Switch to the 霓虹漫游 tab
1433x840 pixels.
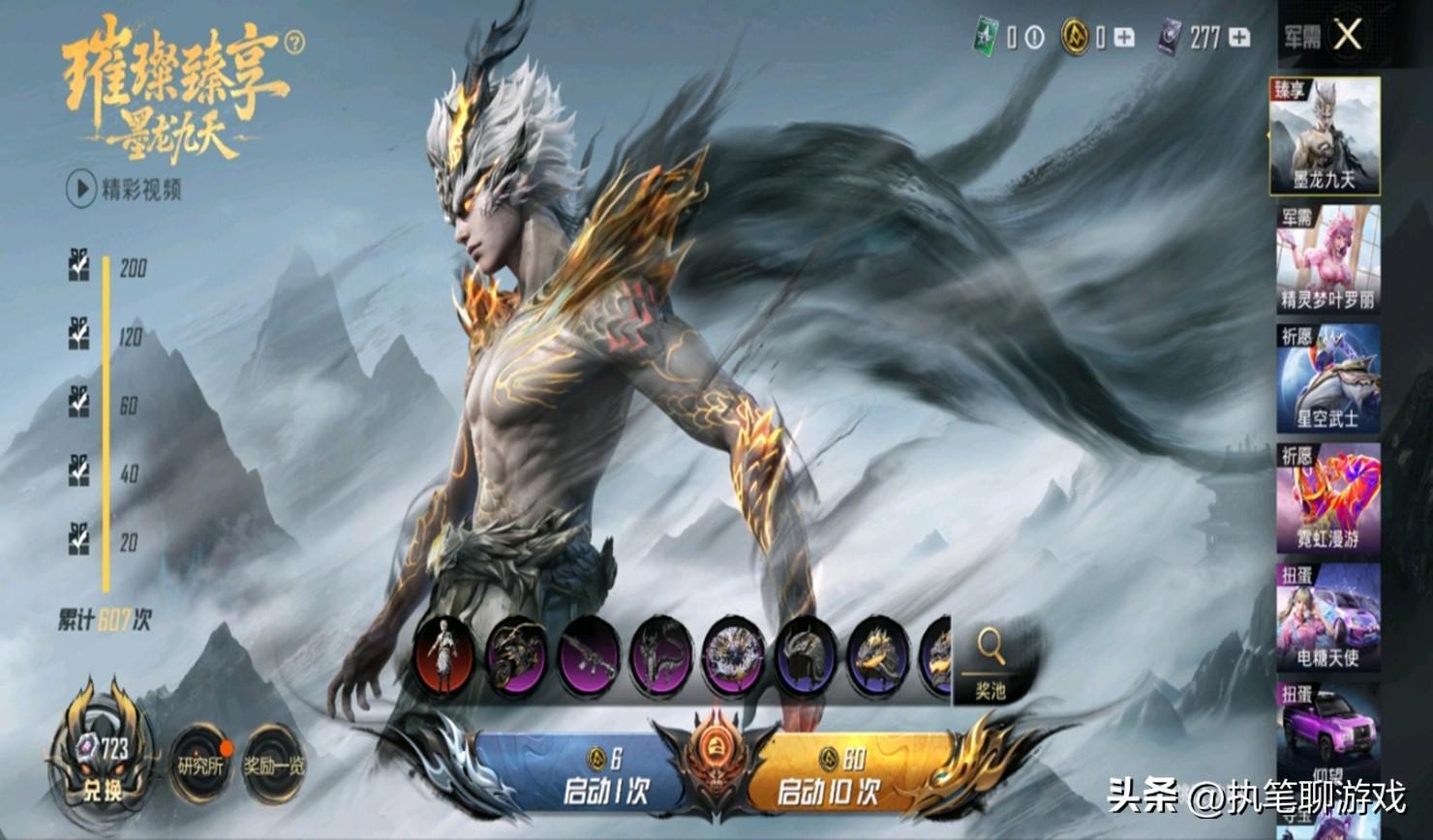1327,498
